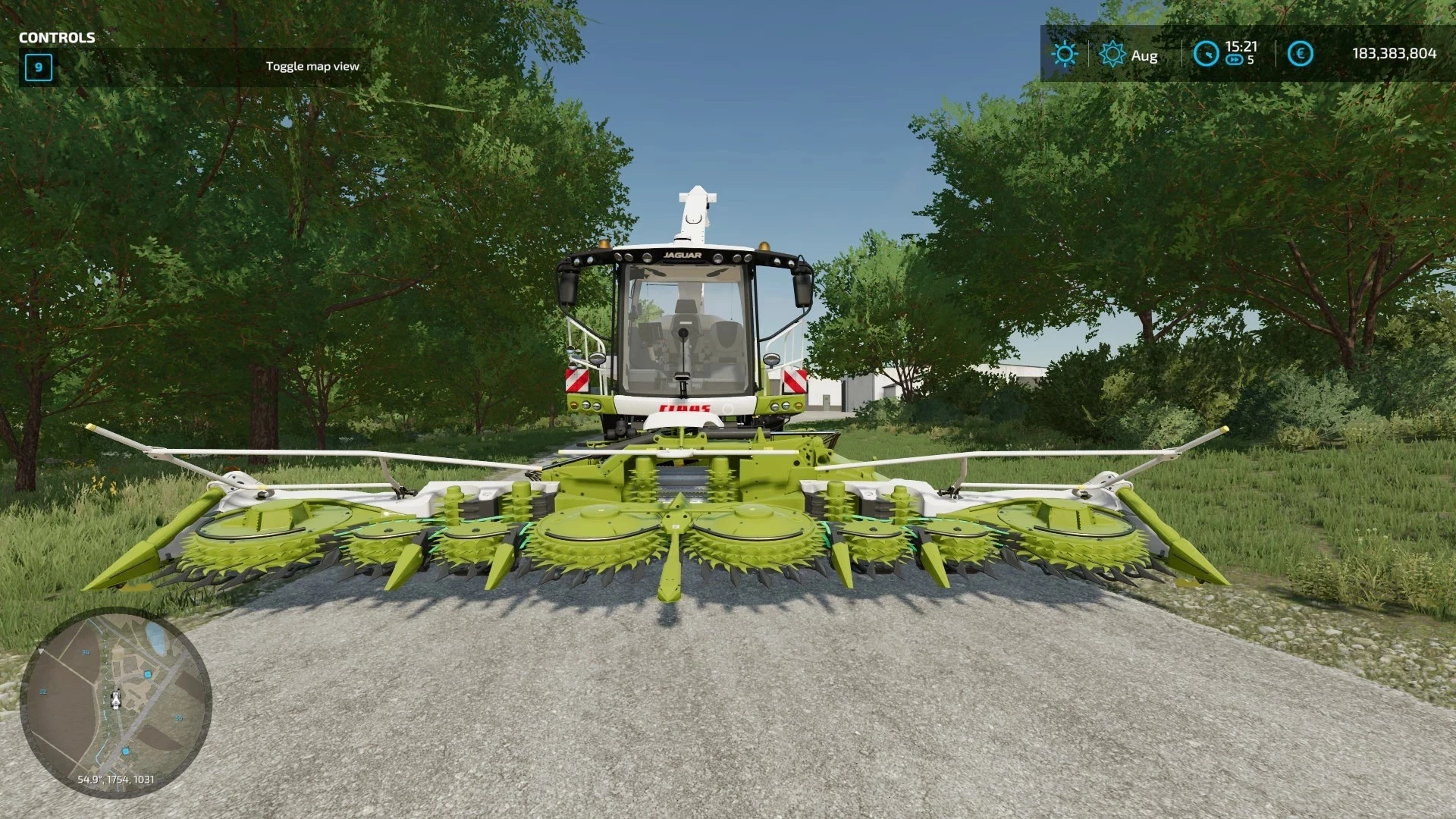The height and width of the screenshot is (819, 1456).
Task: Click the money balance 183,383,804
Action: tap(1394, 53)
